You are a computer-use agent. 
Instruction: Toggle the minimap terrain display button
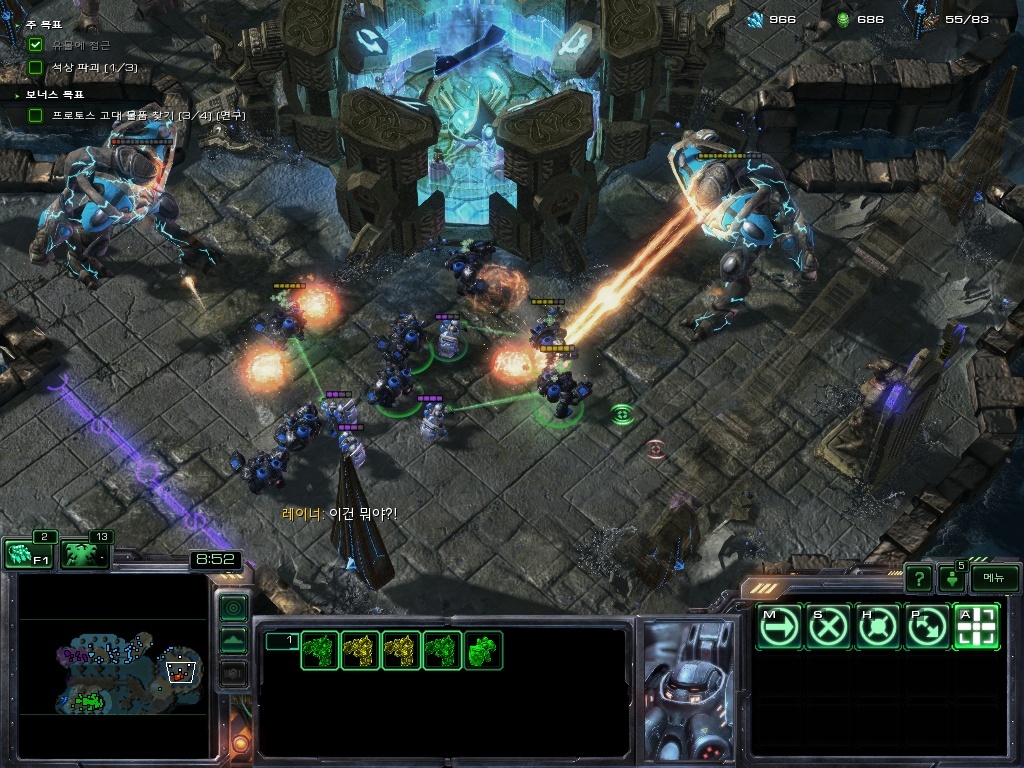pos(233,641)
